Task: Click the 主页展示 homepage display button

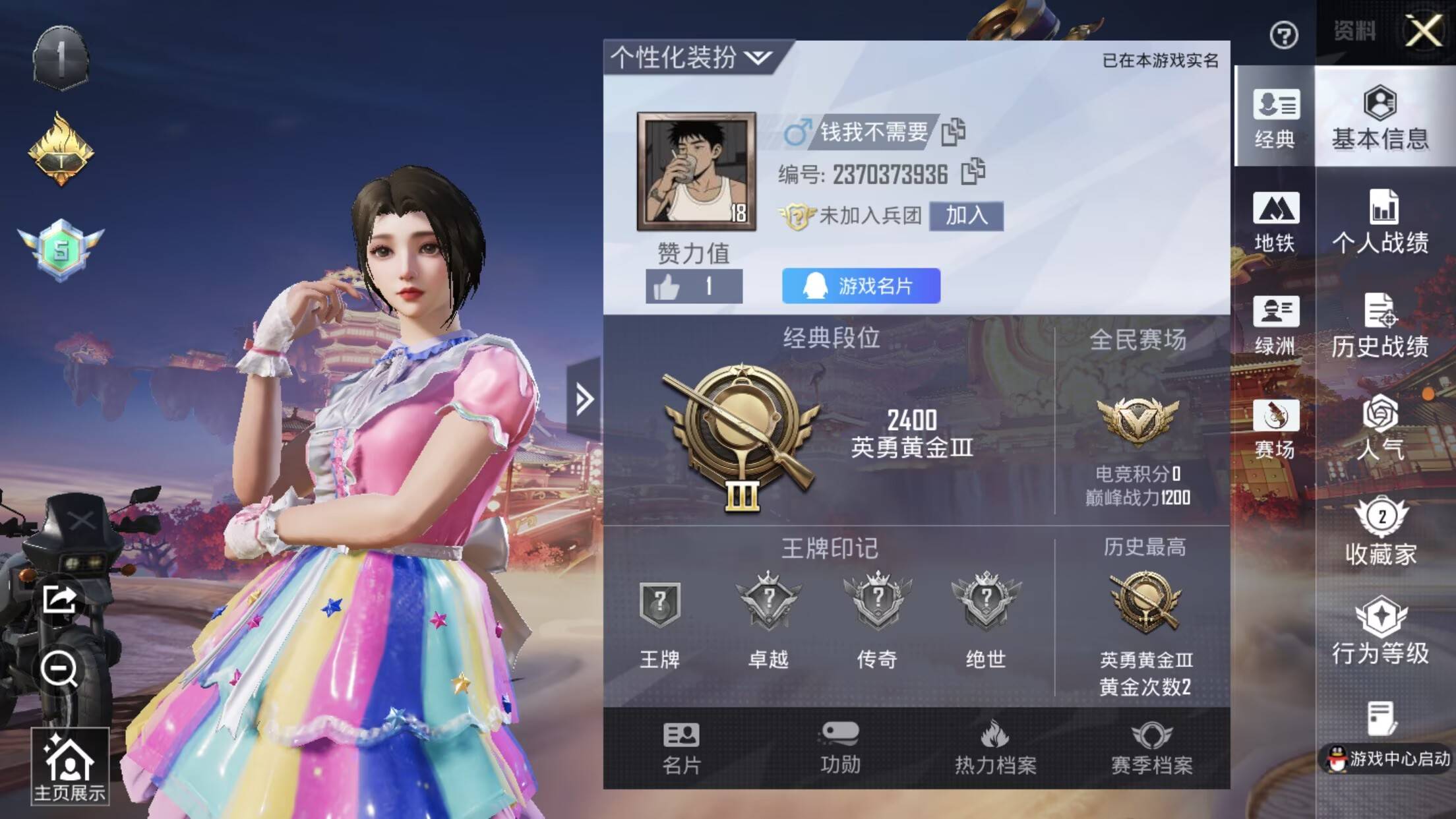Action: click(69, 766)
